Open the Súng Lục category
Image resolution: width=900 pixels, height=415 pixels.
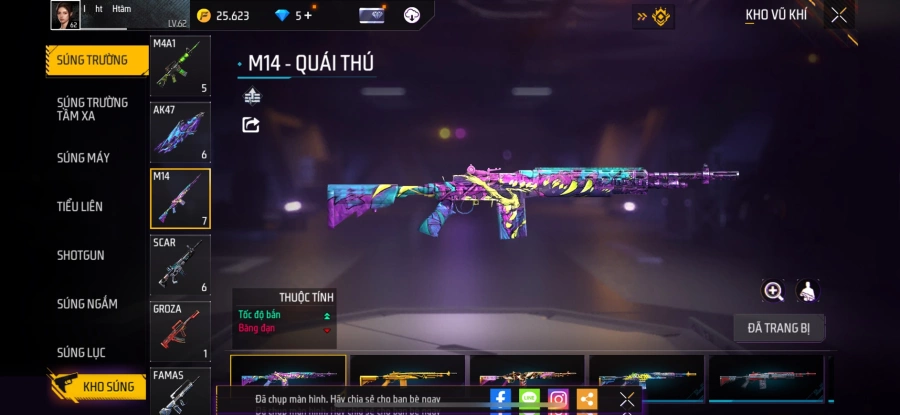[81, 353]
